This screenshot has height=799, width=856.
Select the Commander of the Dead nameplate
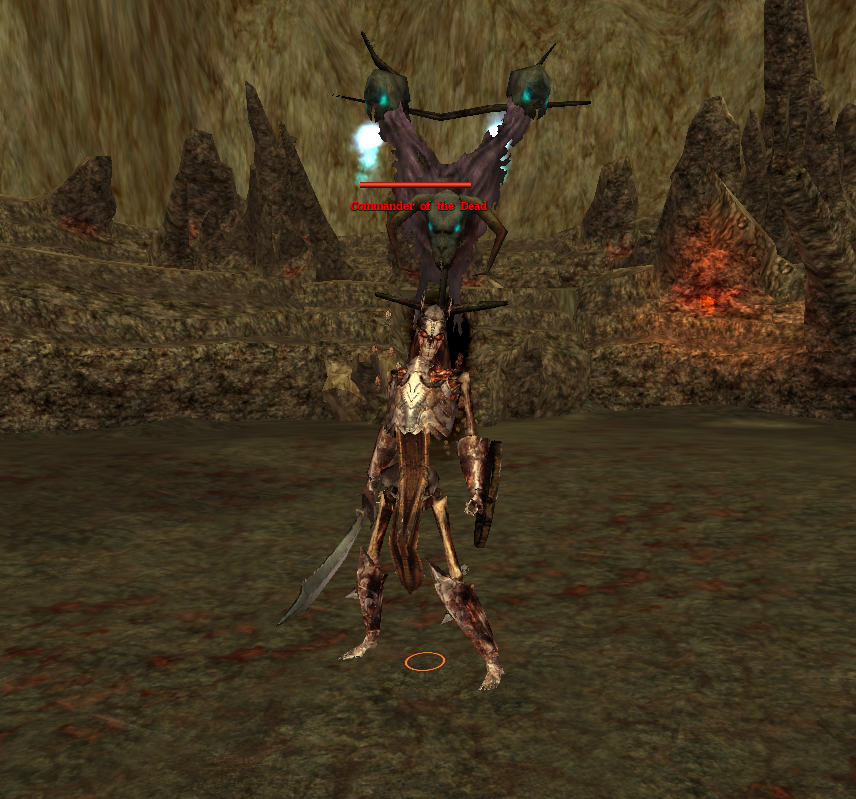coord(418,206)
